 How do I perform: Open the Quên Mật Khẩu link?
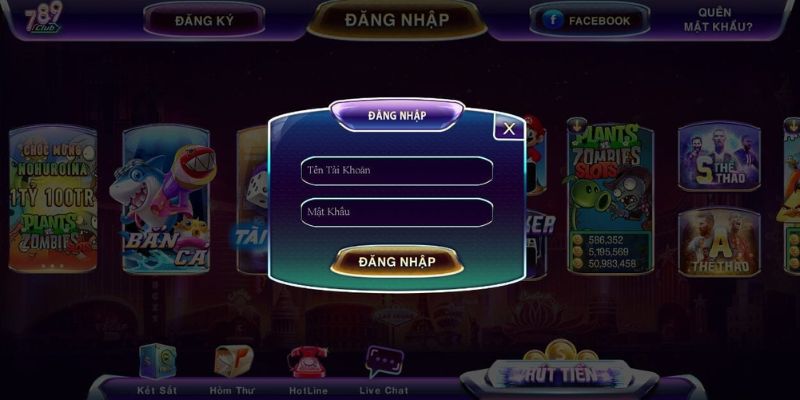coord(725,19)
